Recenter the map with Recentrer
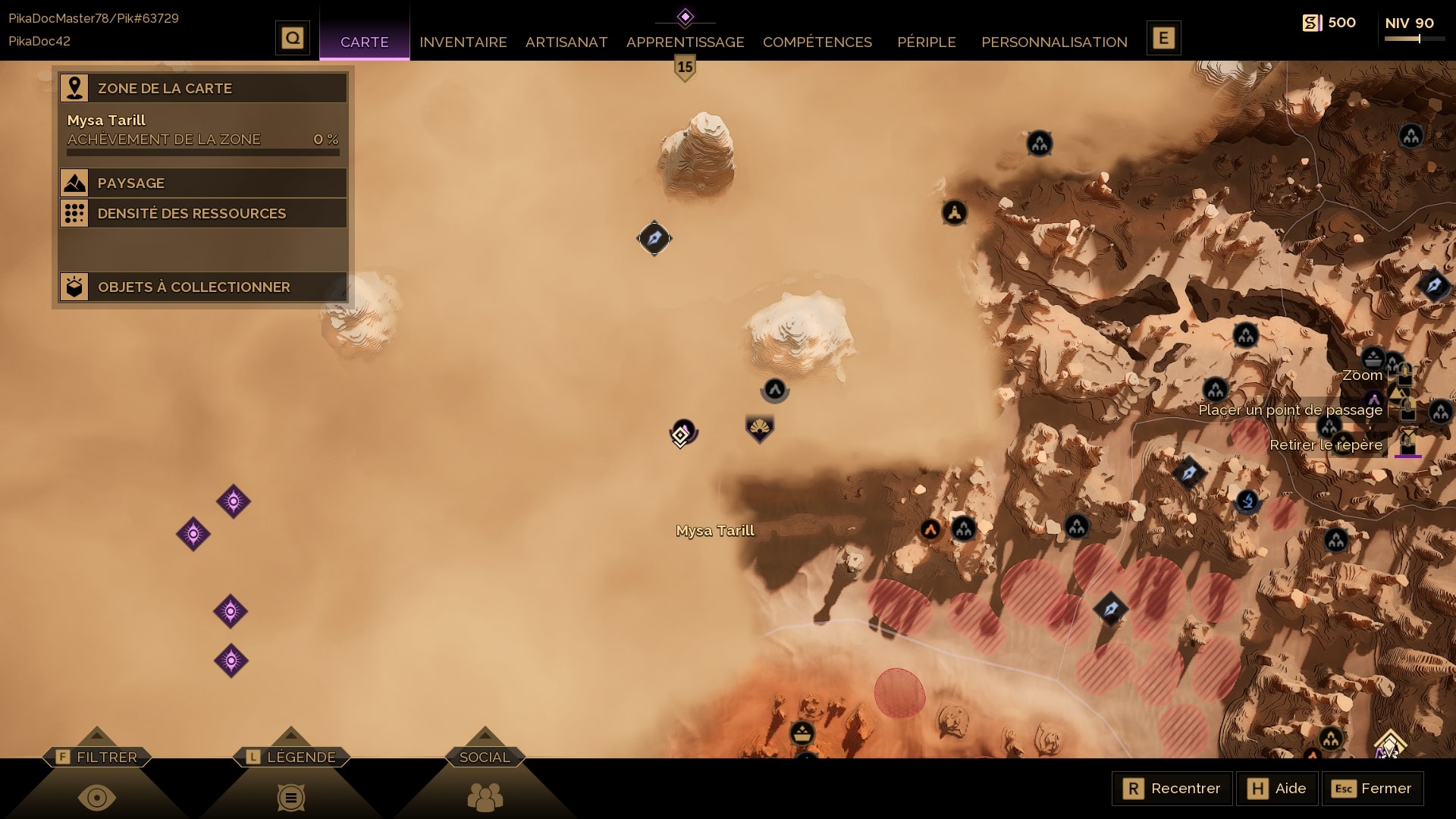The height and width of the screenshot is (819, 1456). click(1172, 788)
